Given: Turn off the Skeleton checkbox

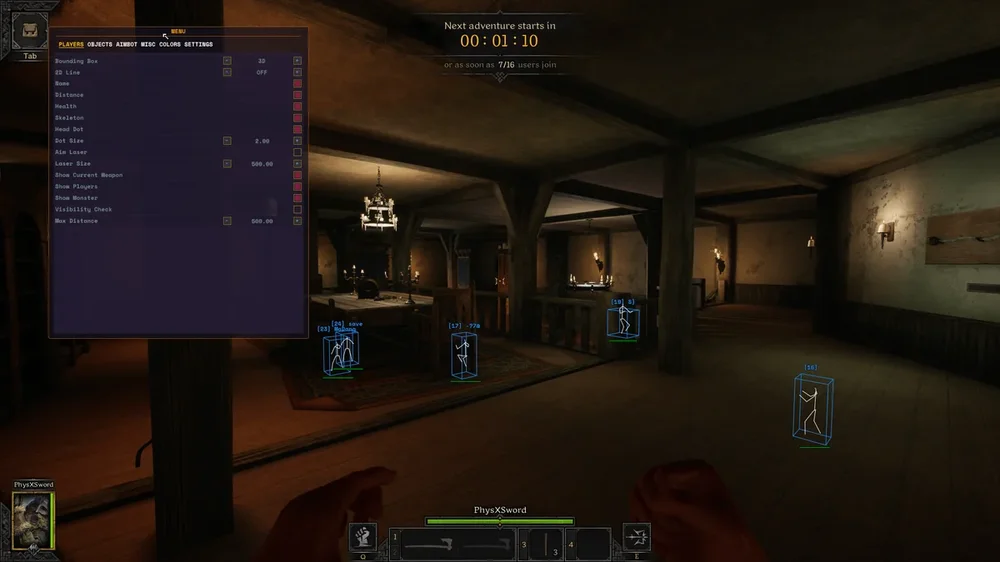Looking at the screenshot, I should tap(297, 118).
